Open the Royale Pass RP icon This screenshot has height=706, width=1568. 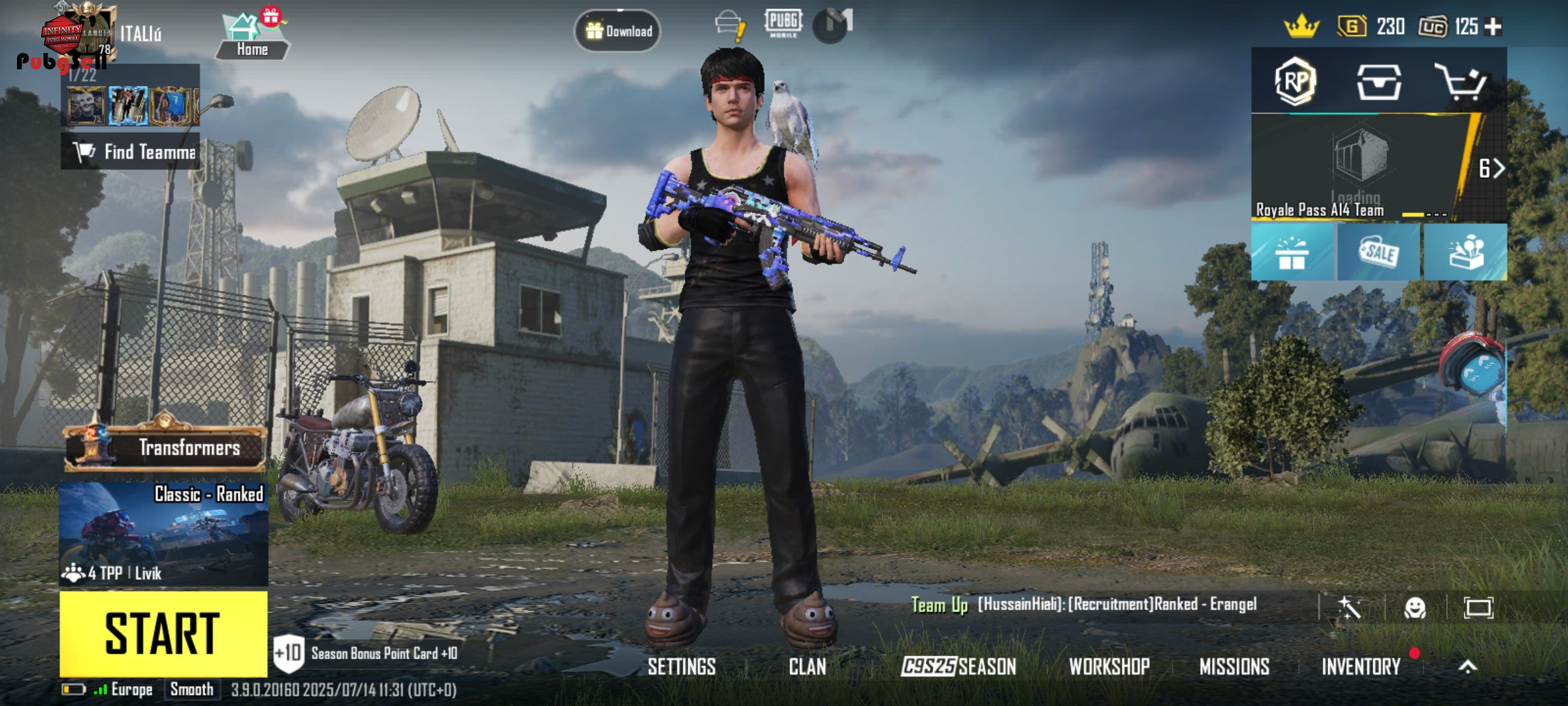[1295, 82]
